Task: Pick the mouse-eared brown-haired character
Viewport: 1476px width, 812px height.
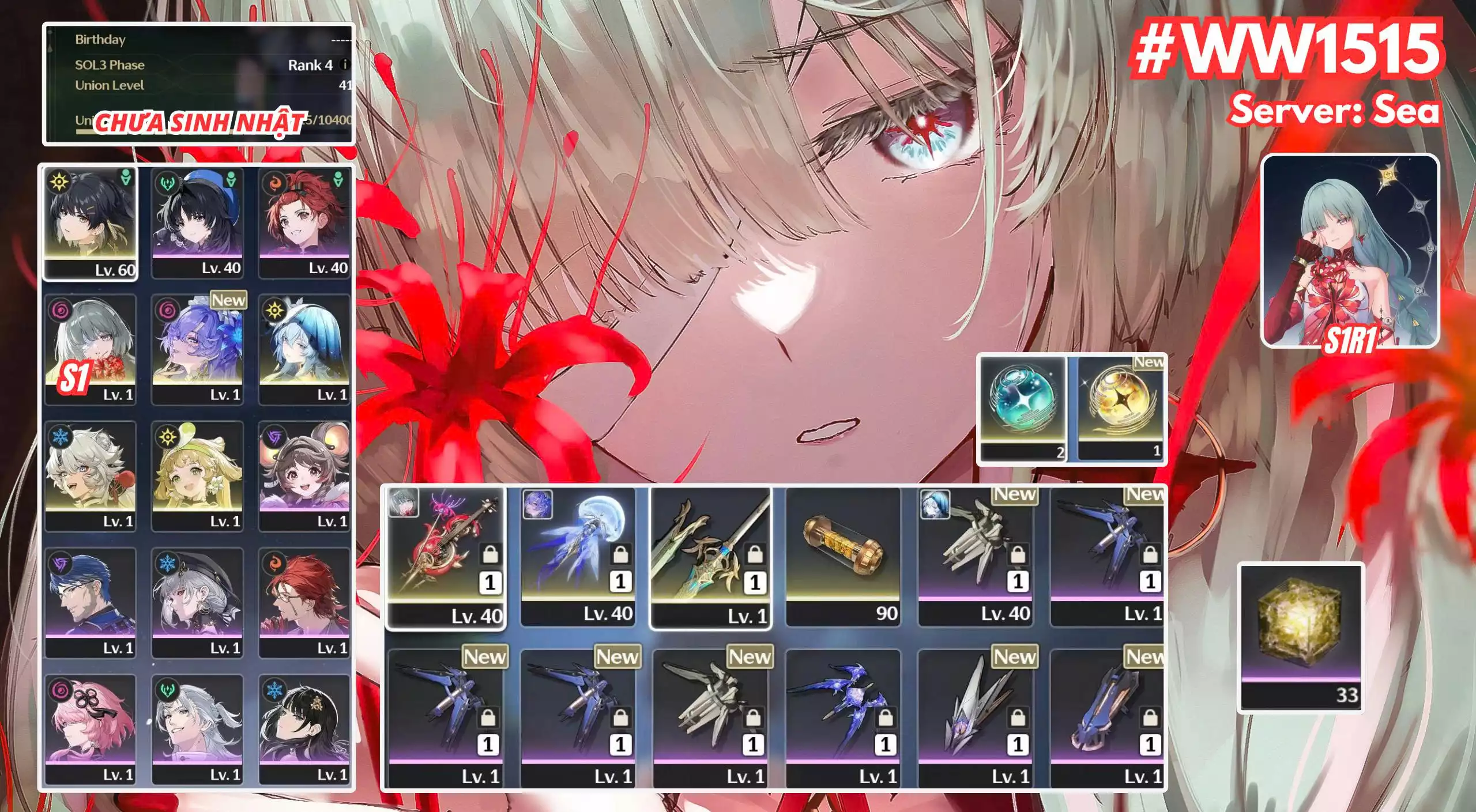Action: click(x=304, y=476)
